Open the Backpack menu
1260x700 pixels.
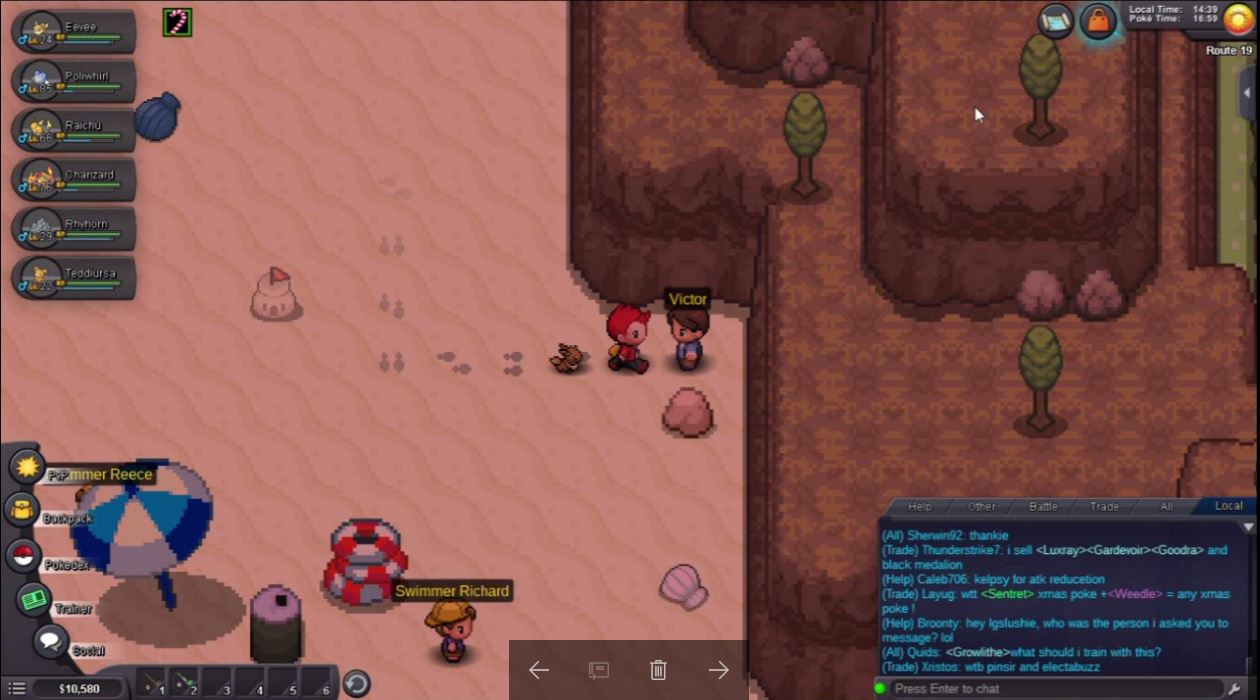tap(22, 510)
